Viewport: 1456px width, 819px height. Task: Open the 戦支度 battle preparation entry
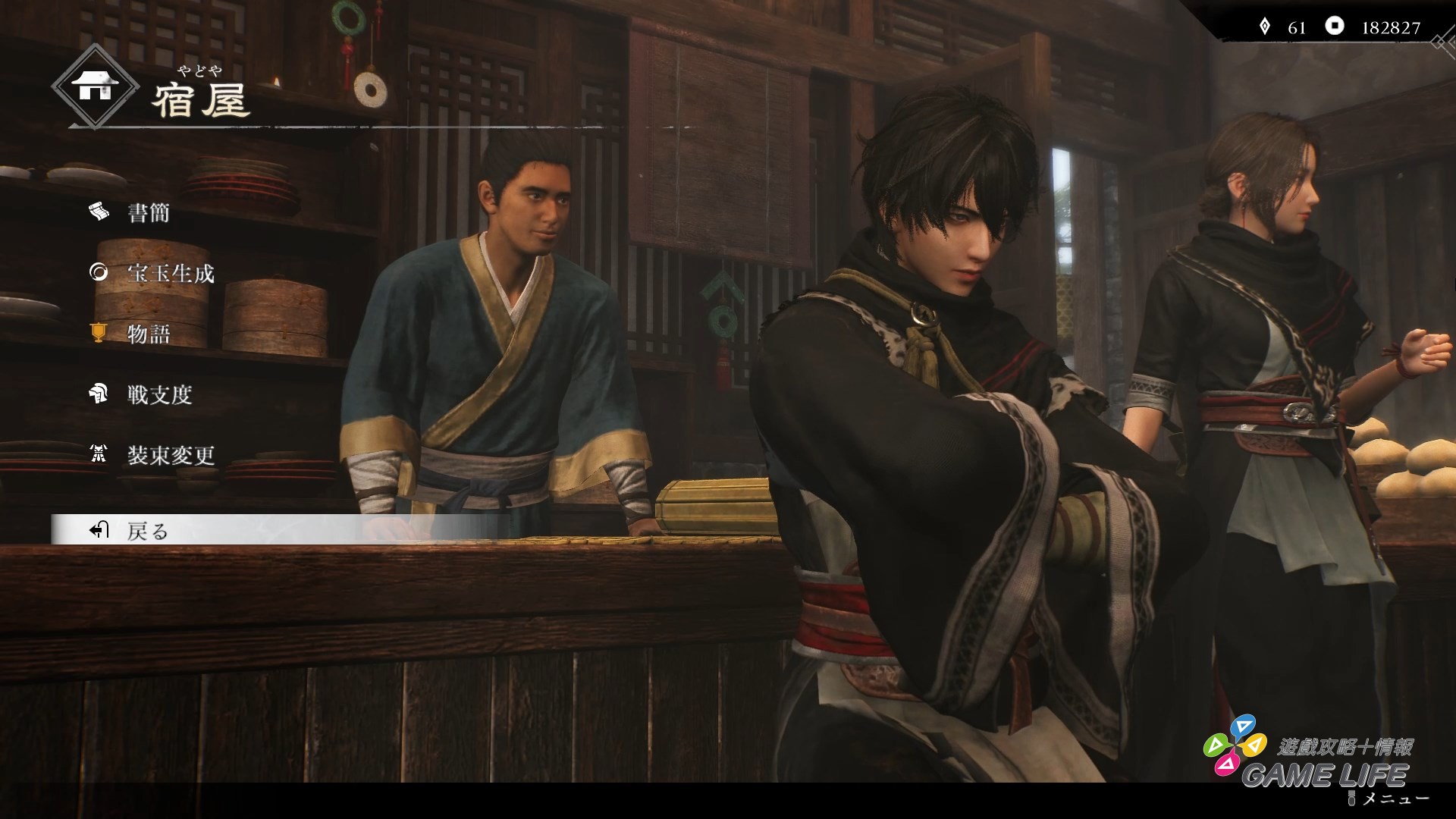tap(160, 395)
